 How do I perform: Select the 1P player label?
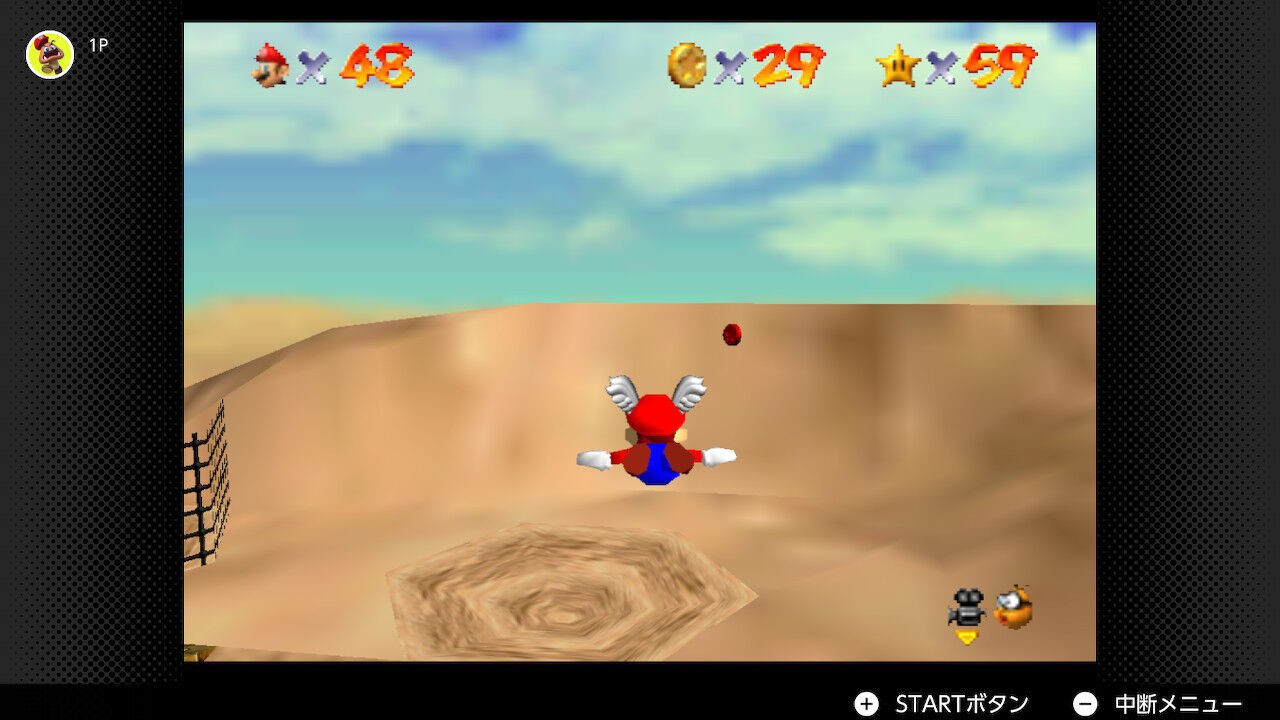pos(97,45)
